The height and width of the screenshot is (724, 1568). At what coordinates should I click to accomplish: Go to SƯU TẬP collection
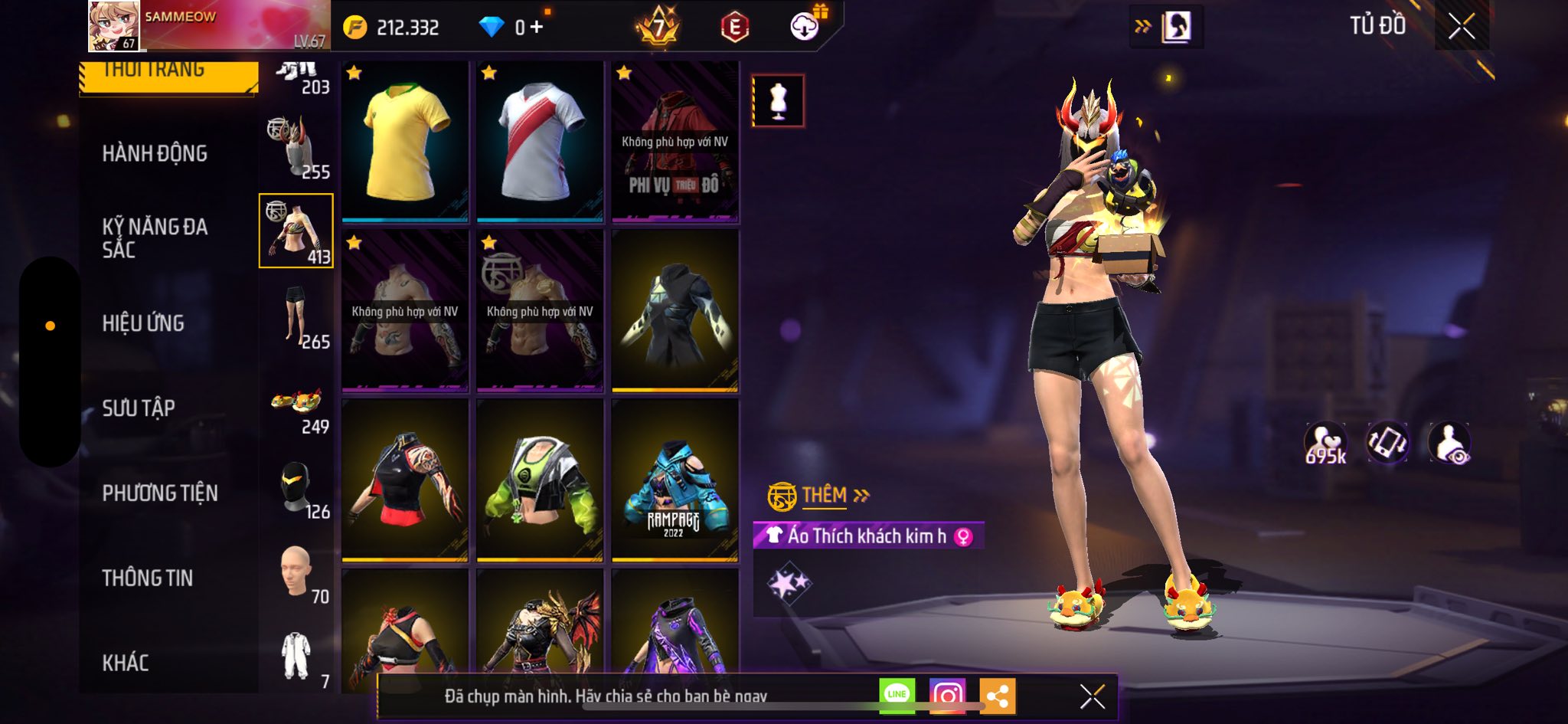139,408
